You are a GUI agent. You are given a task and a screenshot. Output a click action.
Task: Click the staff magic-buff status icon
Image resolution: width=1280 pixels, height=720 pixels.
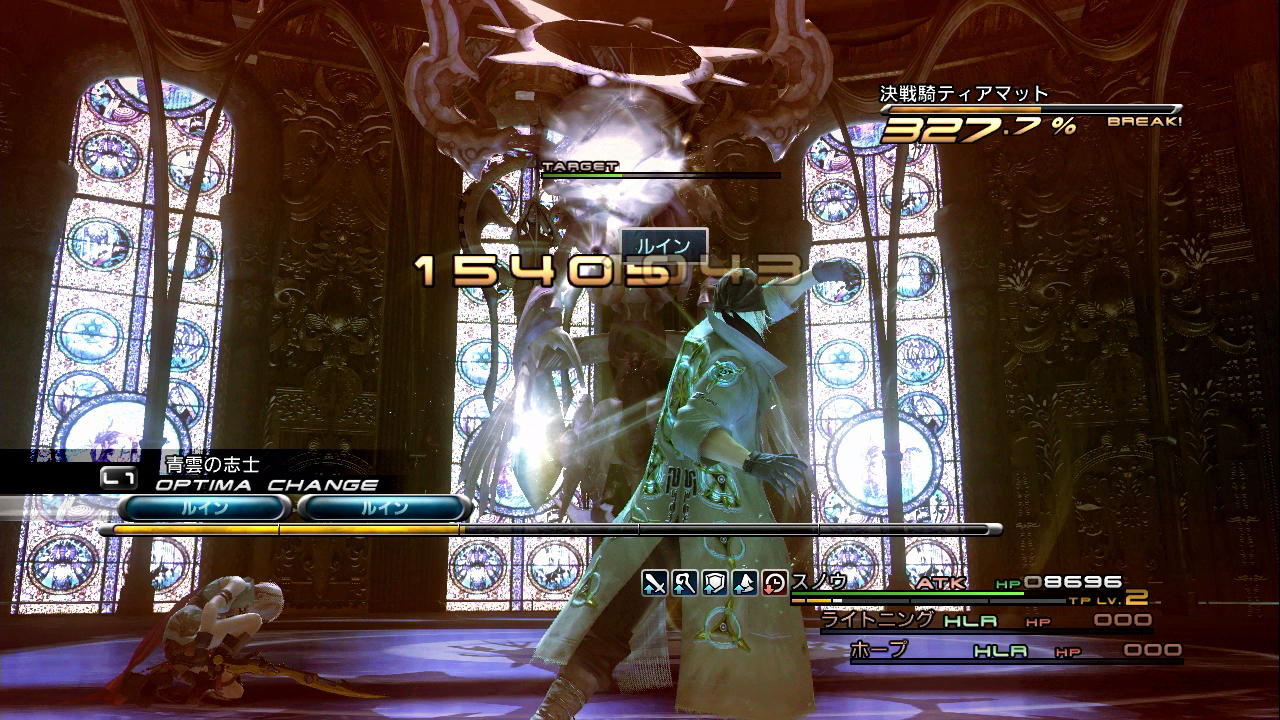tap(684, 582)
